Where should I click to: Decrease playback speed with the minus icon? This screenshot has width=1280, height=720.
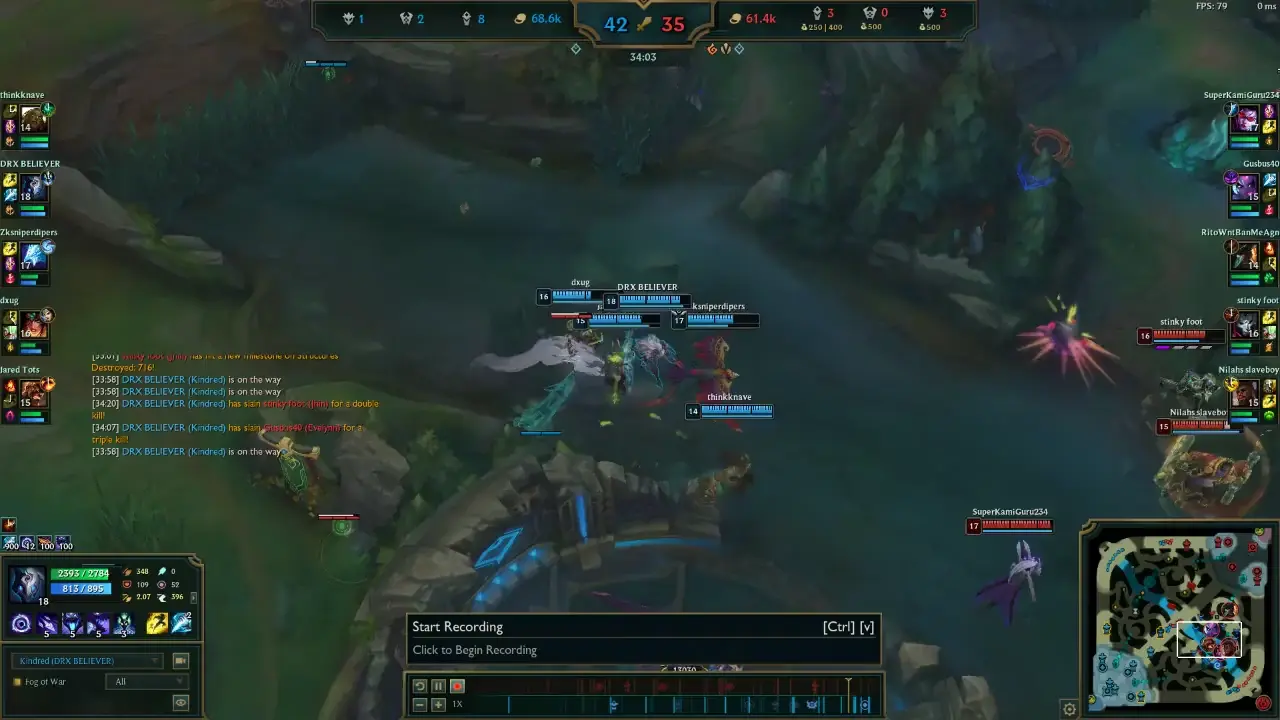pyautogui.click(x=418, y=704)
